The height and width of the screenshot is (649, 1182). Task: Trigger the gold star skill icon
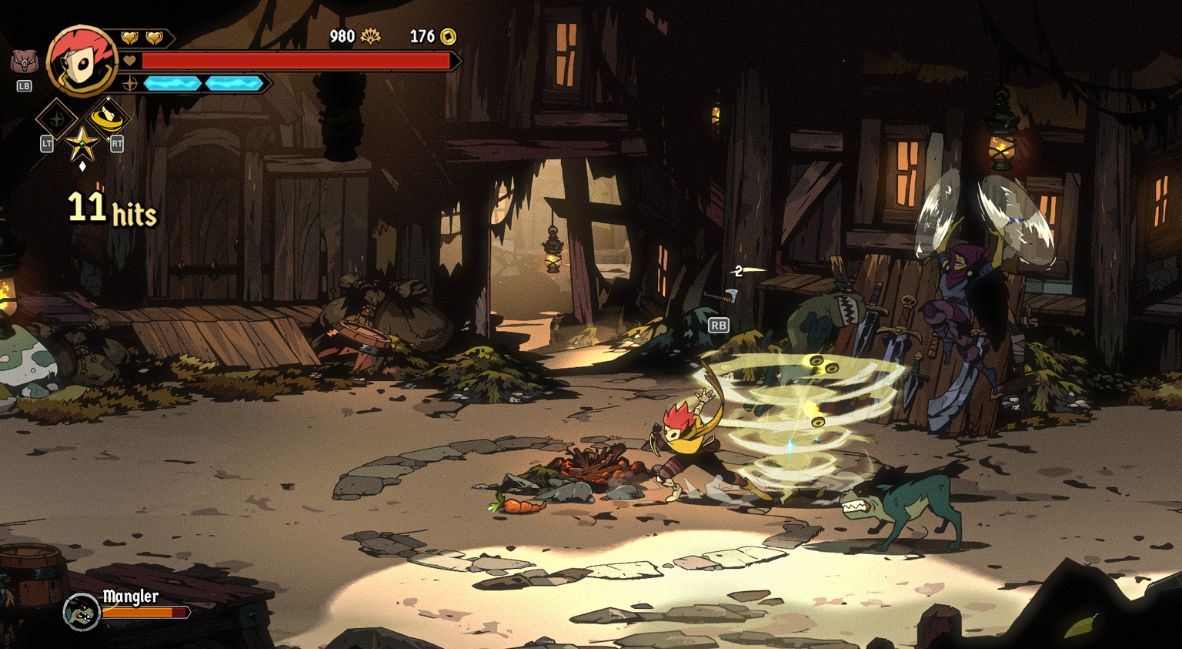pos(81,143)
